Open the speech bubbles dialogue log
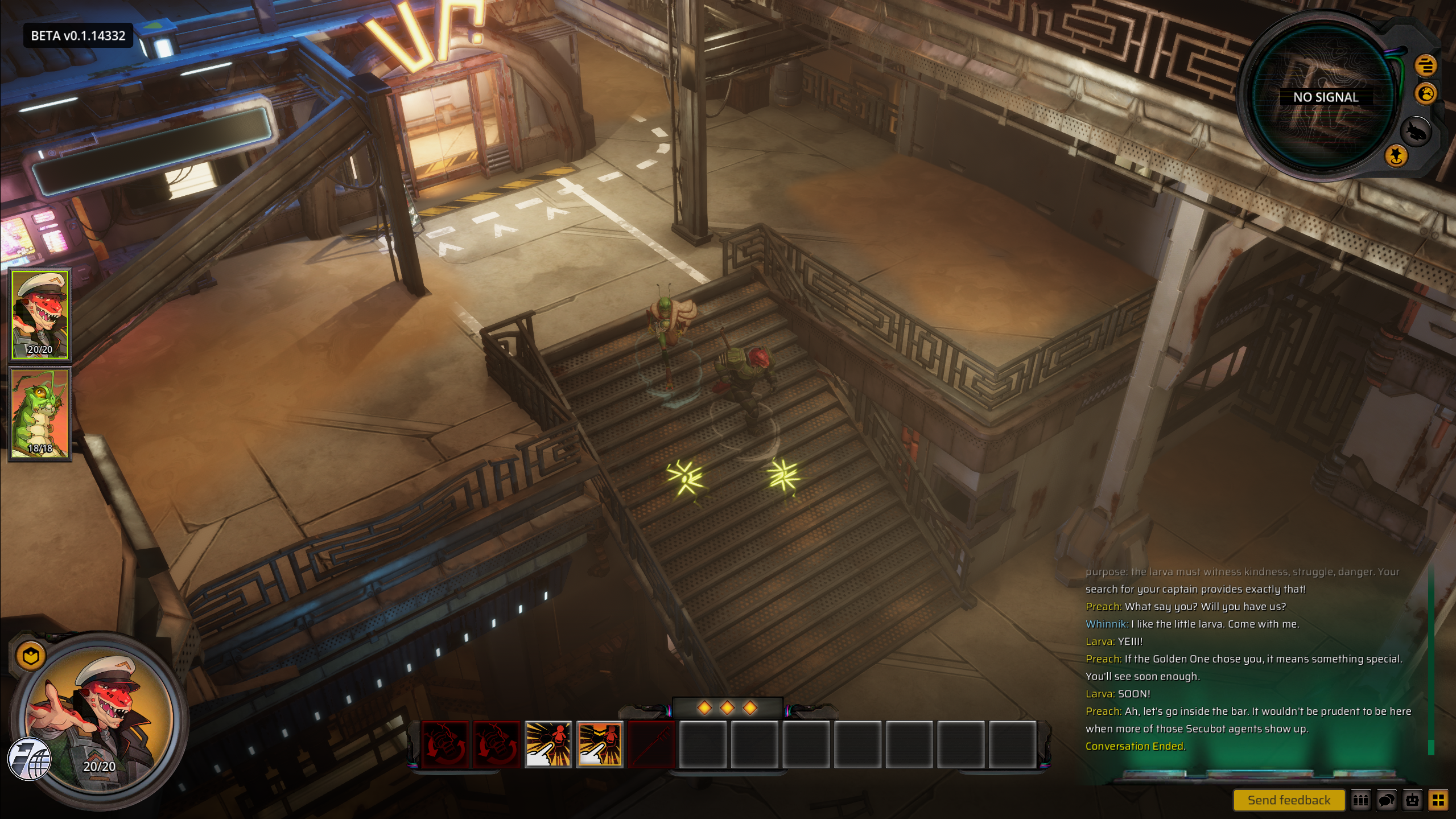 coord(1387,800)
